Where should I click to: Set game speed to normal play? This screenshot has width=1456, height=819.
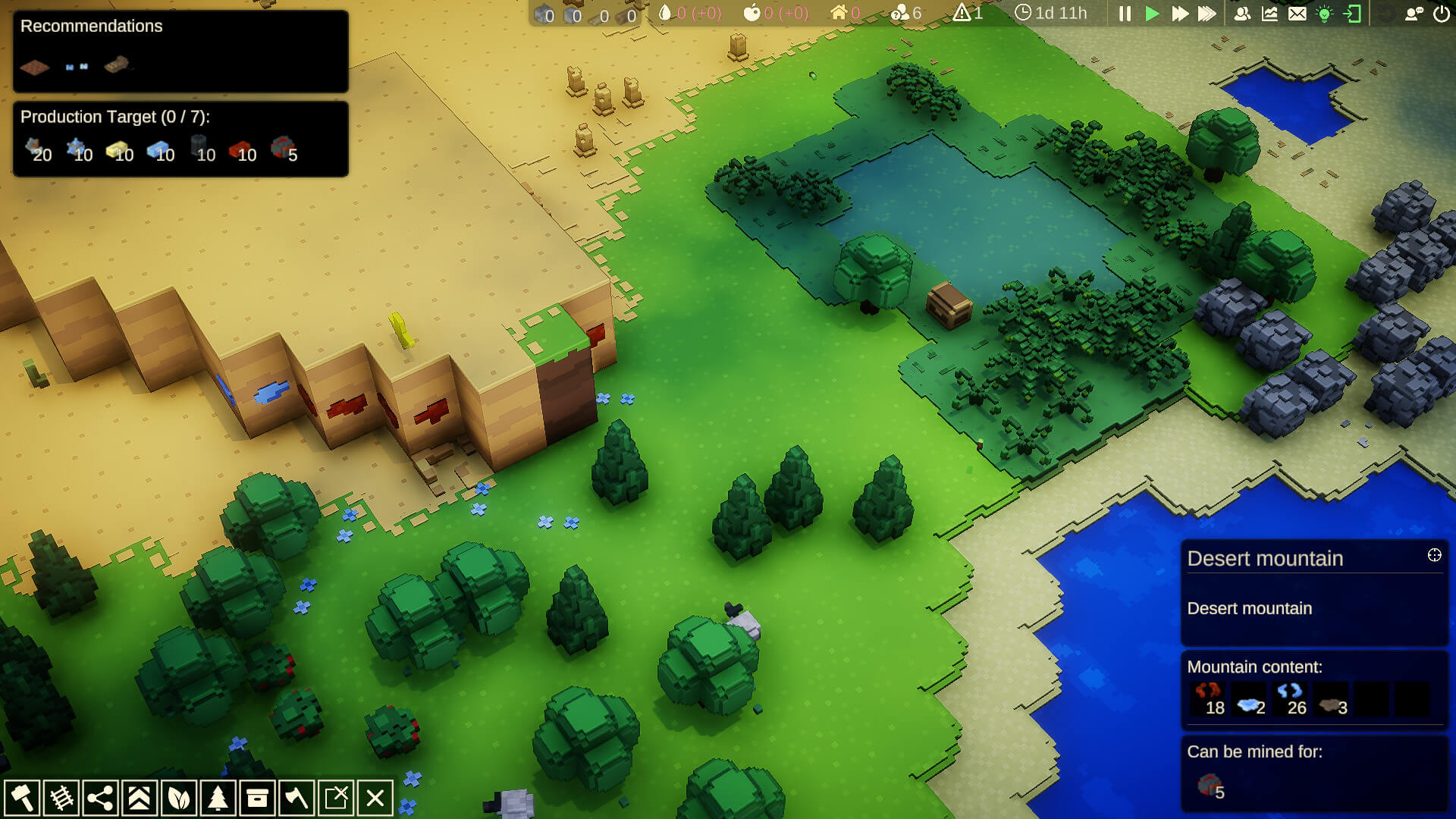click(1152, 14)
